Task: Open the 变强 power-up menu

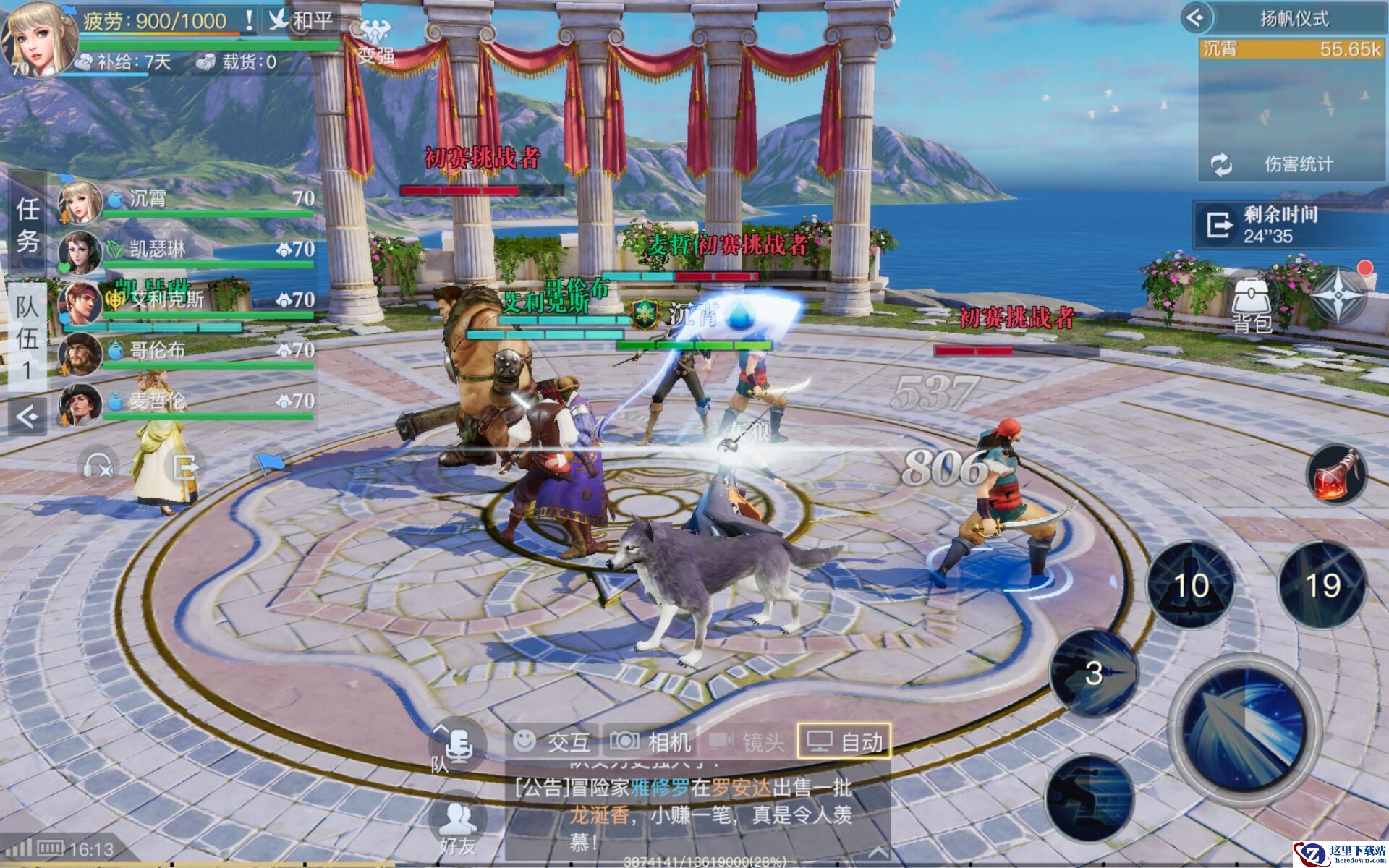Action: (375, 42)
